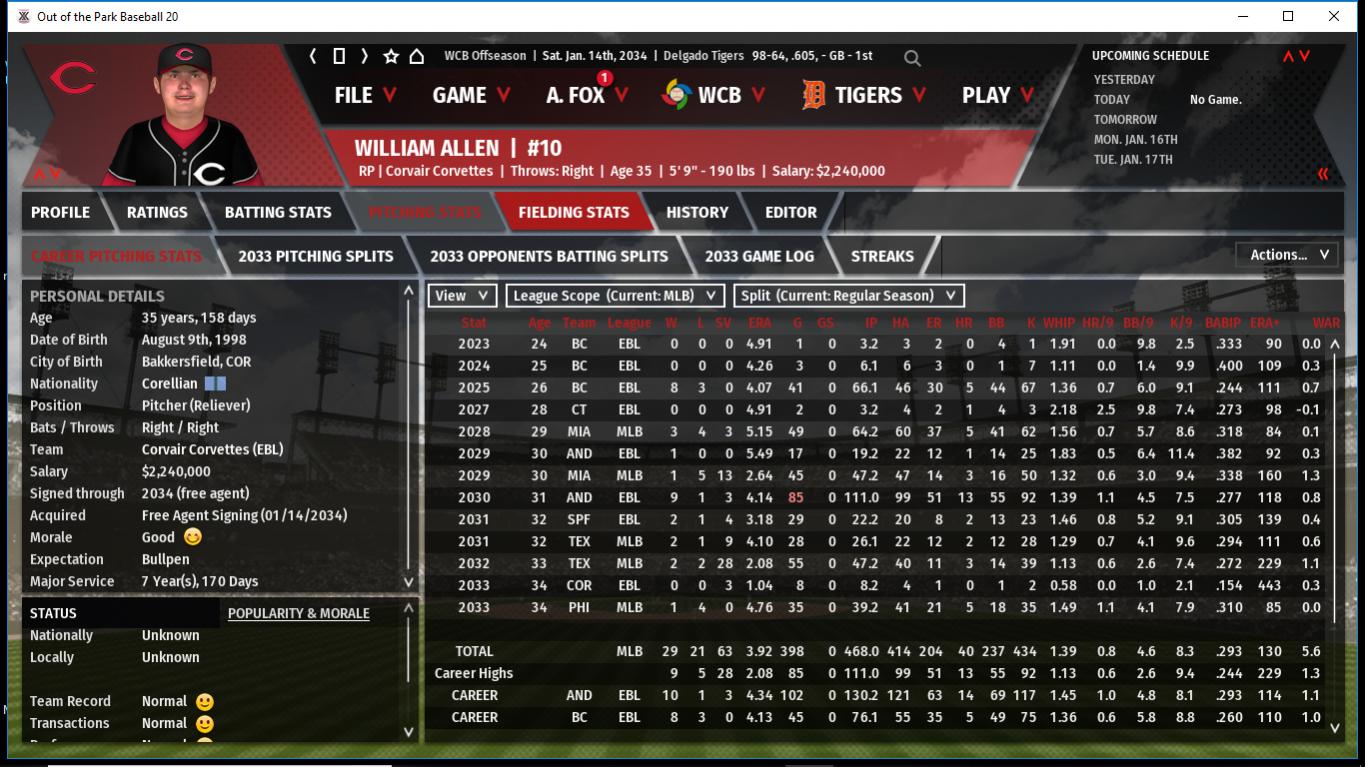Image resolution: width=1365 pixels, height=767 pixels.
Task: Open the Split Regular Season dropdown
Action: 849,296
